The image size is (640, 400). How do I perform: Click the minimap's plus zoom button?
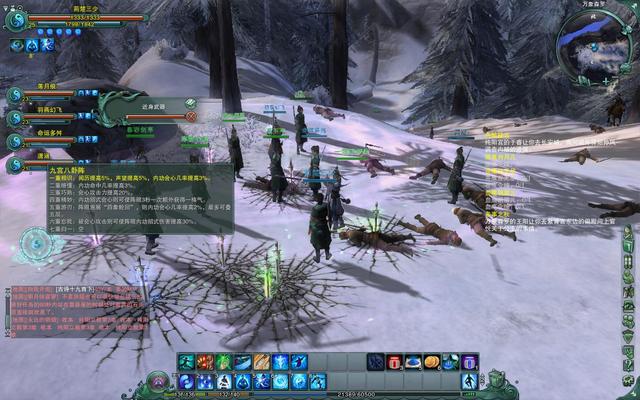[x=605, y=79]
